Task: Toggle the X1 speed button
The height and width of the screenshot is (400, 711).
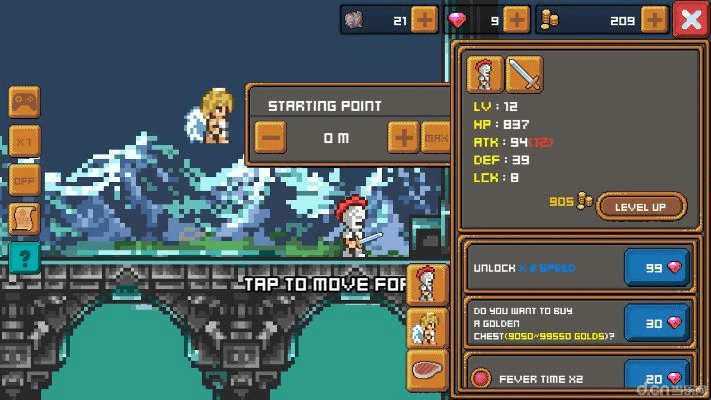Action: coord(24,142)
